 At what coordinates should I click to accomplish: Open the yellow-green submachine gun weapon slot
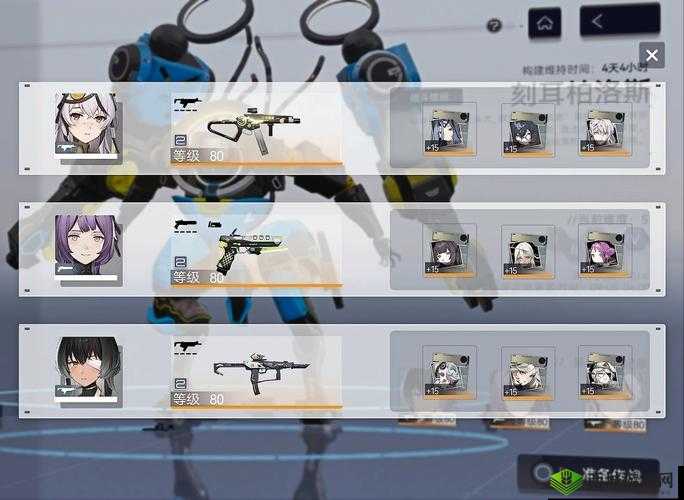tap(256, 126)
